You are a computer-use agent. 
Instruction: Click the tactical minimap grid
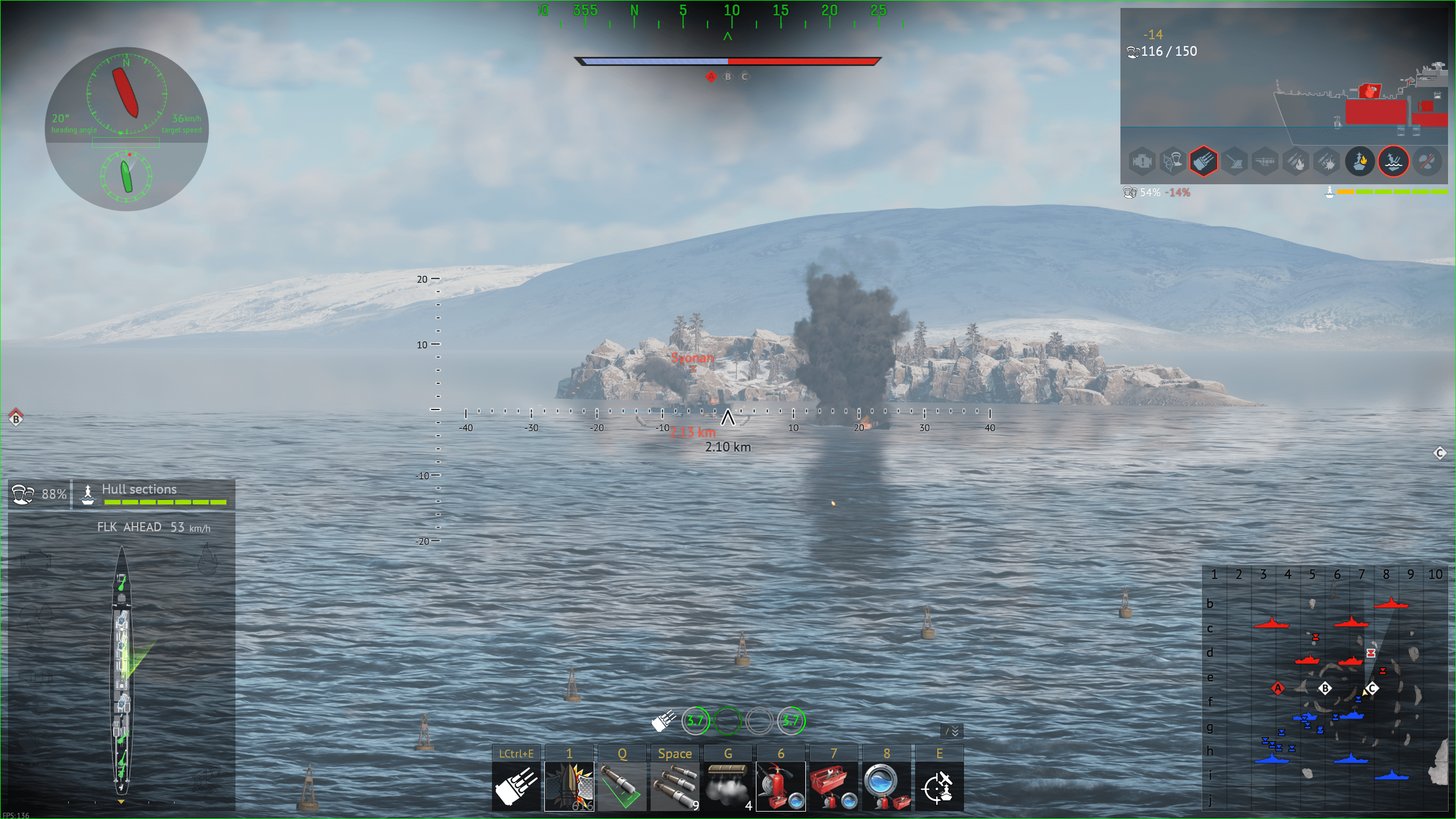1325,688
